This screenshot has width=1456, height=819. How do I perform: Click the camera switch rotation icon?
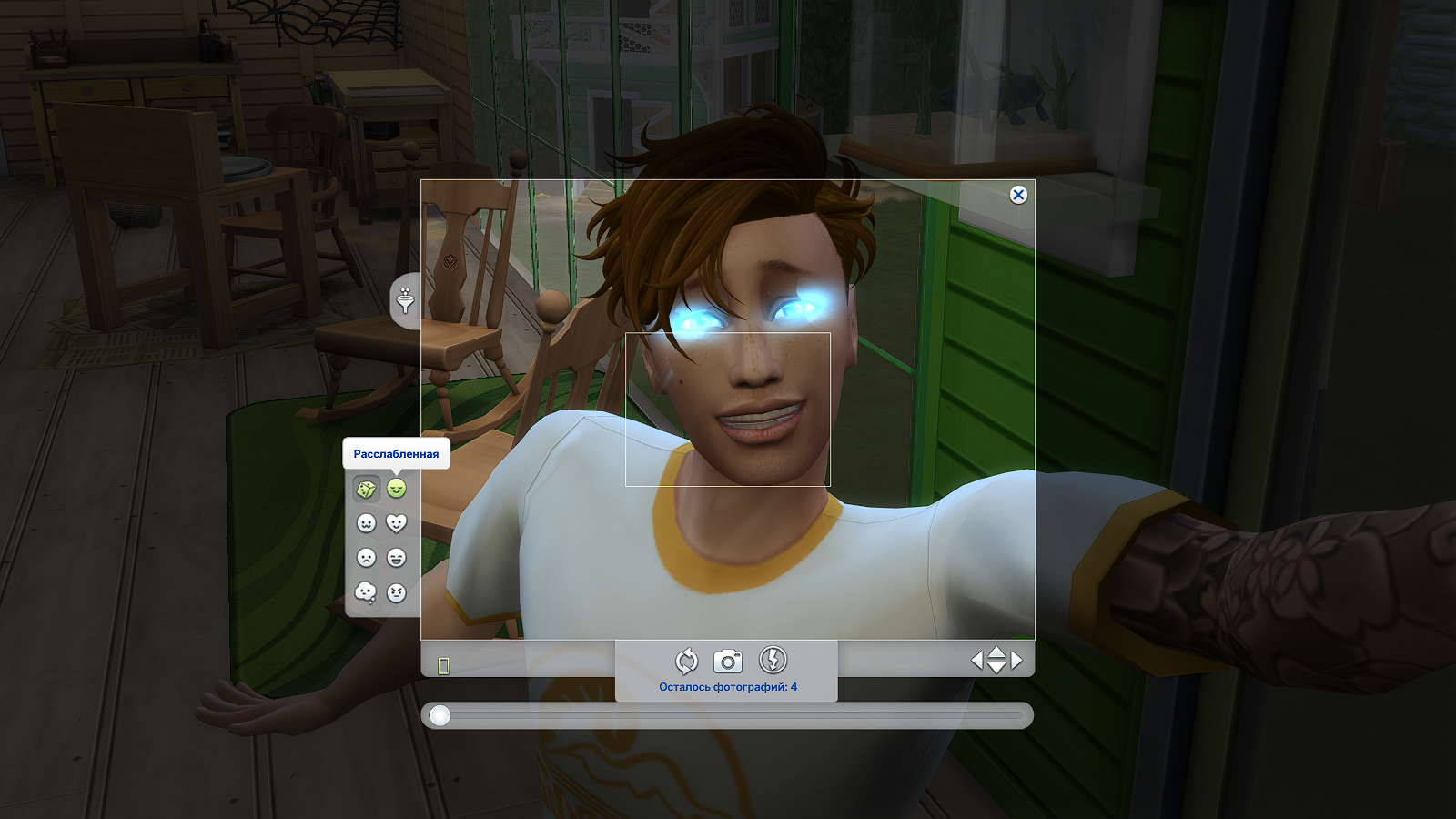click(686, 661)
